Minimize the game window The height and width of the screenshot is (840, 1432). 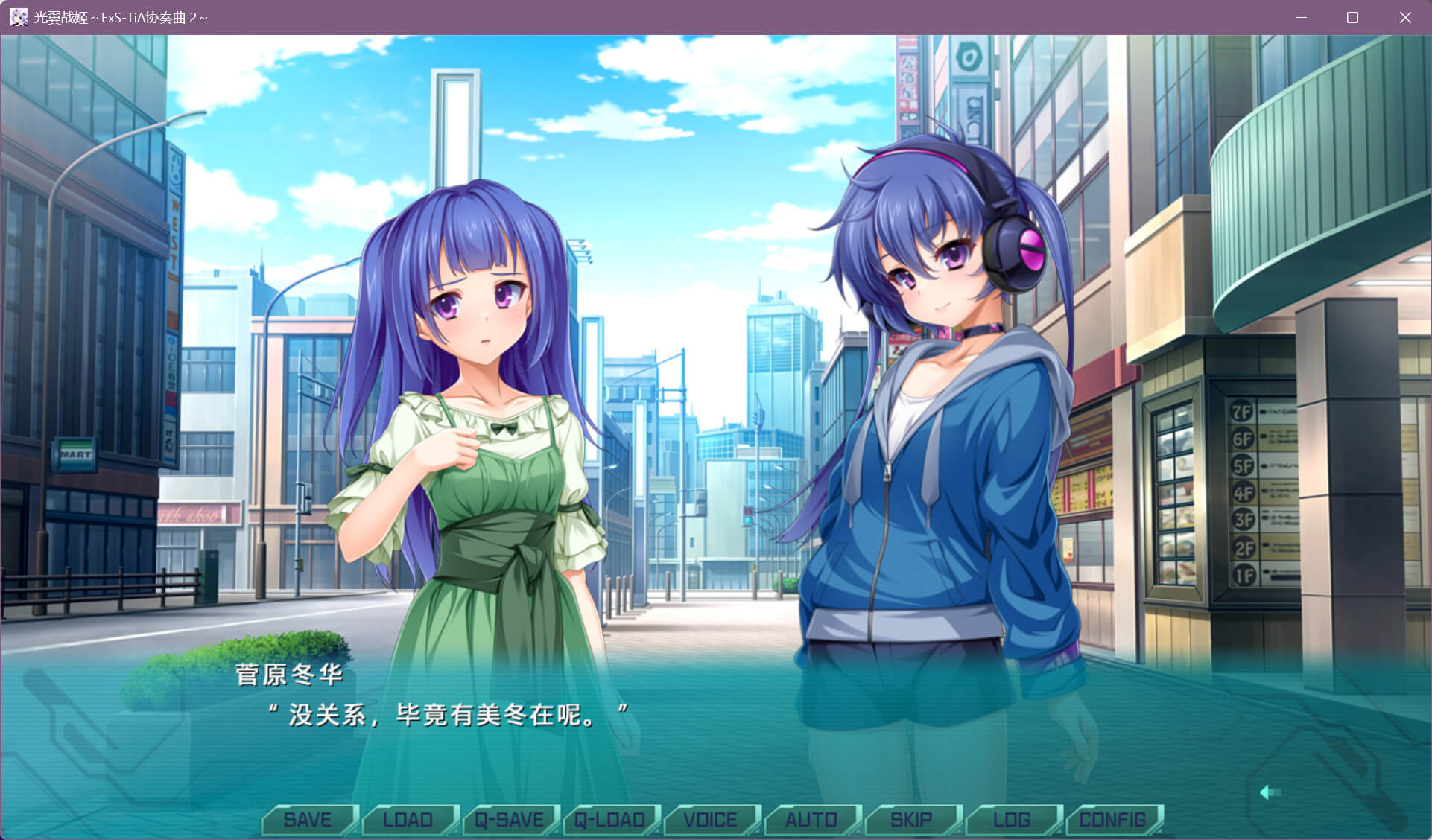coord(1301,17)
